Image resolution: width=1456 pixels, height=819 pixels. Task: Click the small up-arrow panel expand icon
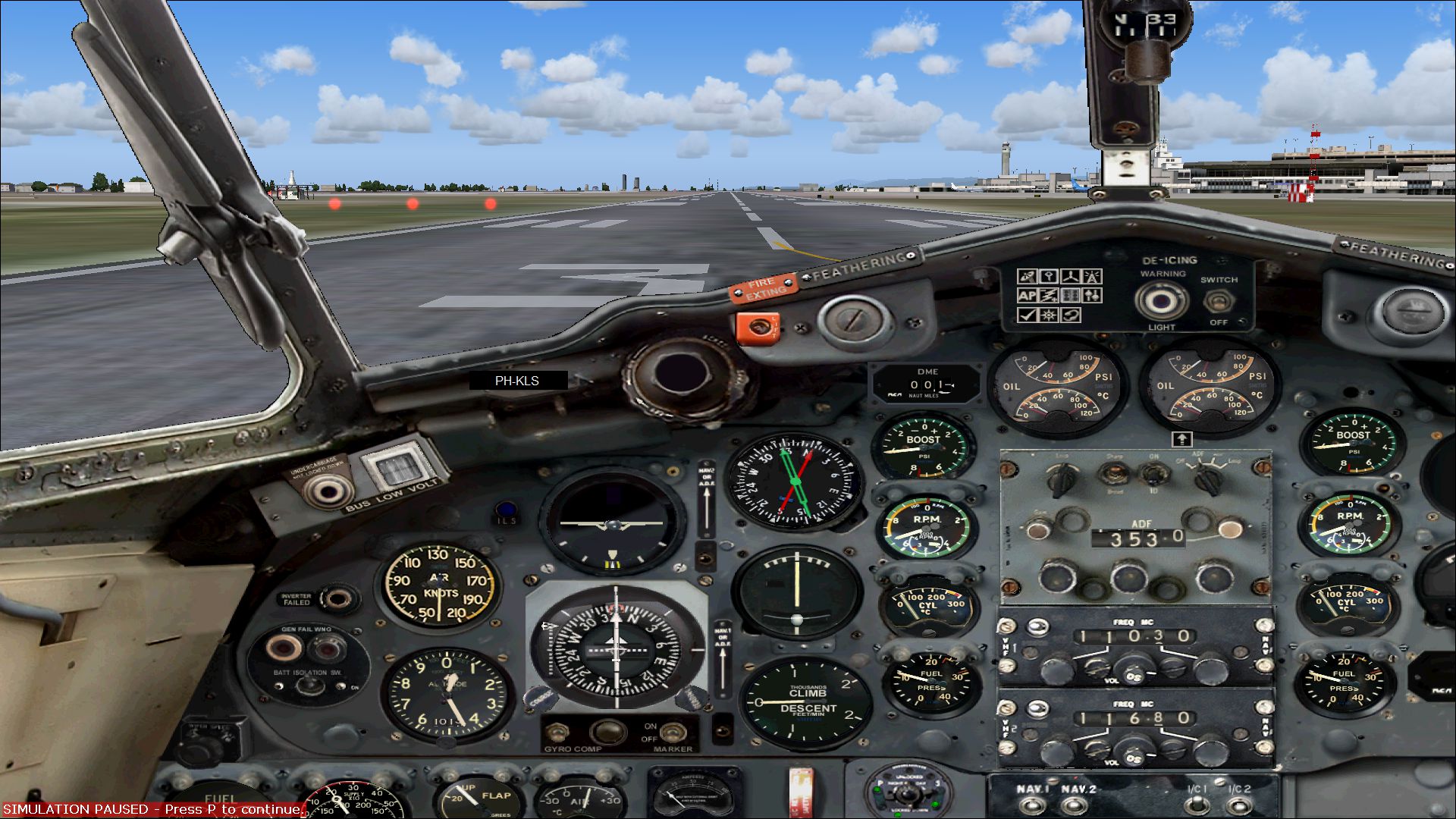click(x=1181, y=439)
